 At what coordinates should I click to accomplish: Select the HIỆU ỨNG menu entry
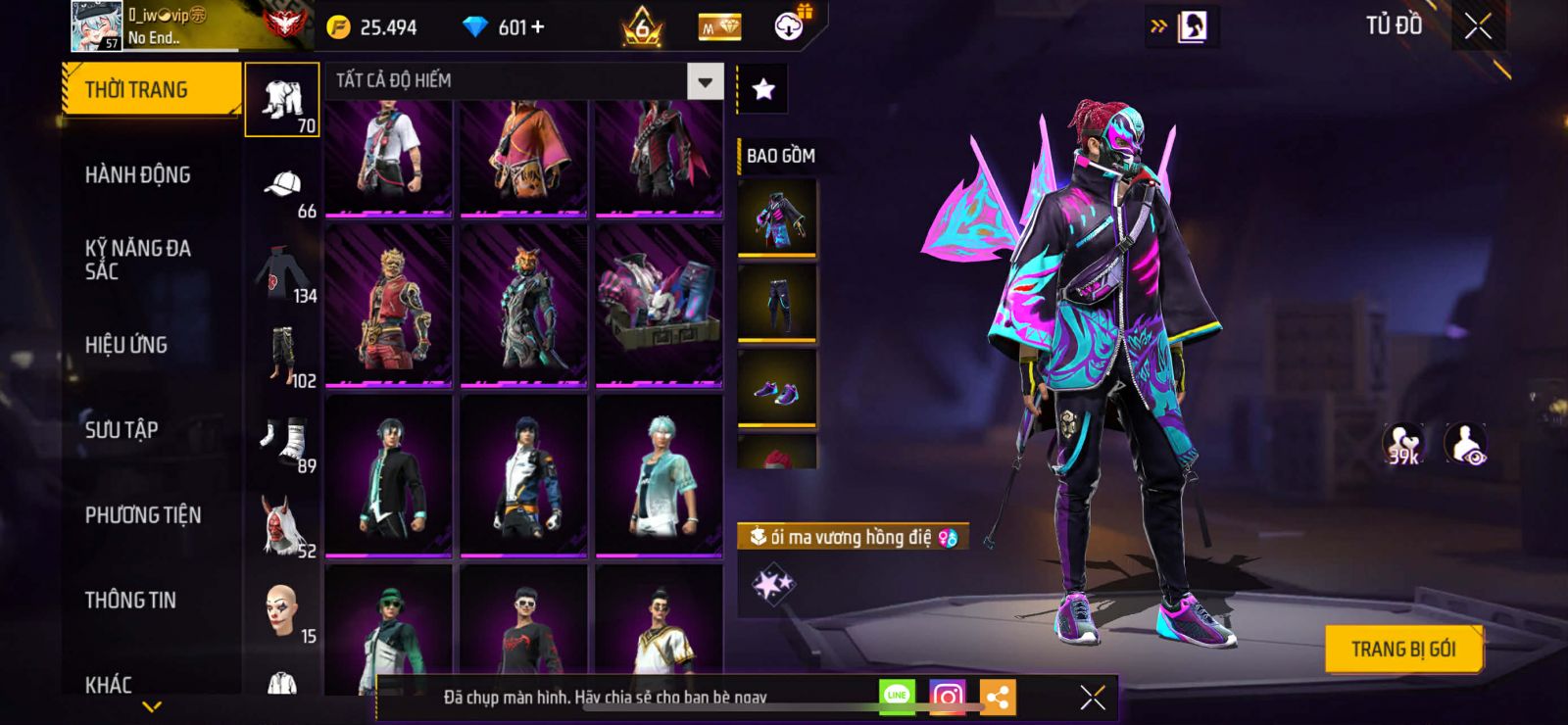pyautogui.click(x=126, y=345)
